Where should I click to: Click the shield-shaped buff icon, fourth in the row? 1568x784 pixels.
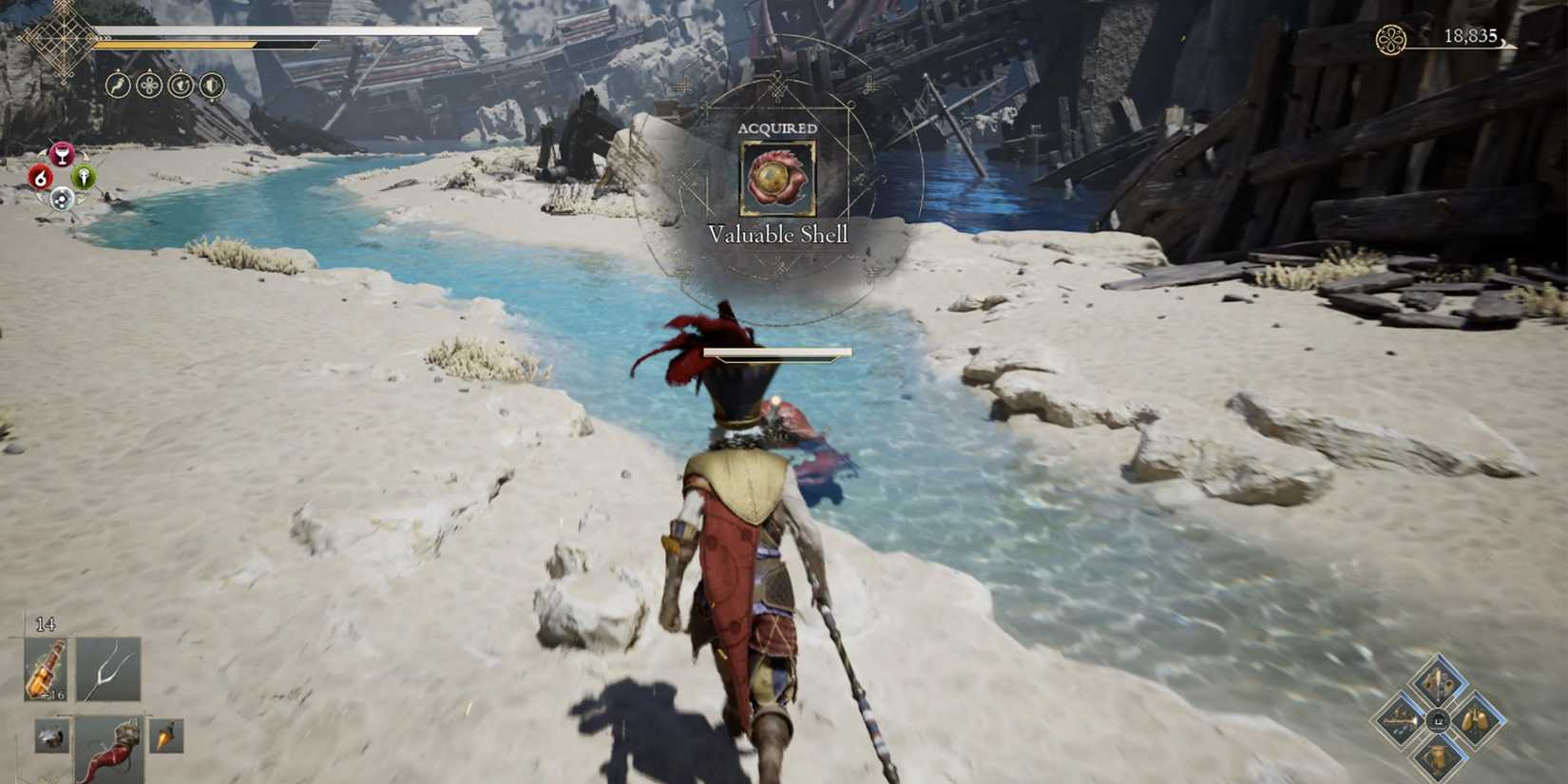click(x=211, y=87)
